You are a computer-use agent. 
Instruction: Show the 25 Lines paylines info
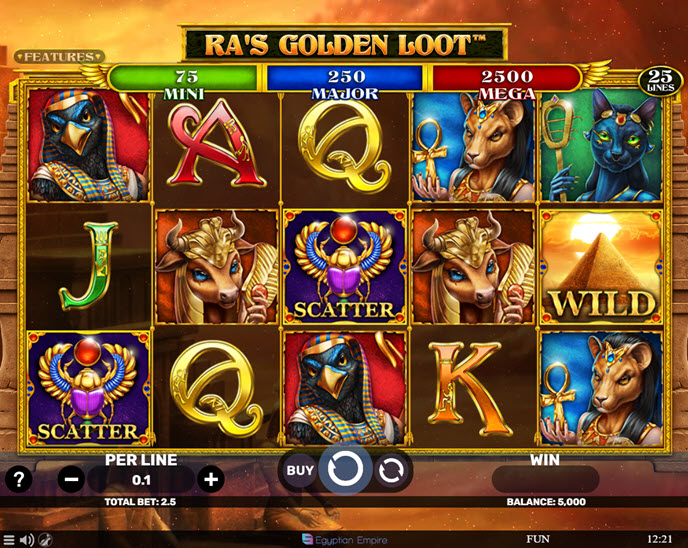click(x=659, y=79)
